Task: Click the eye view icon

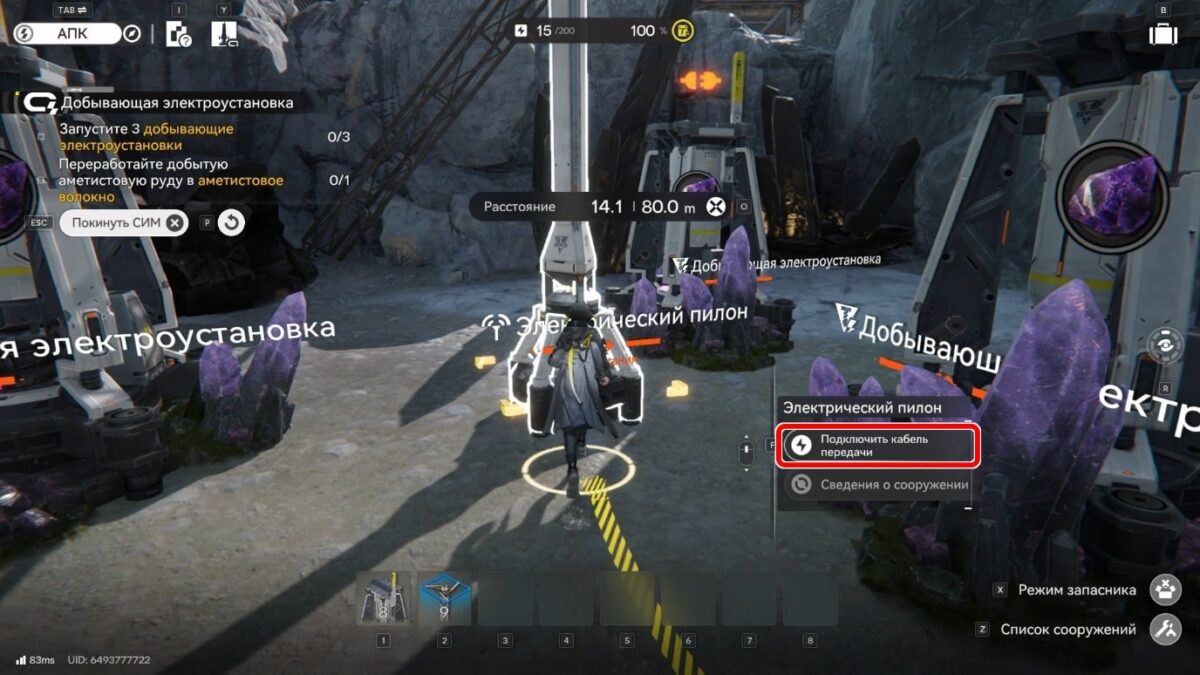Action: coord(1165,346)
